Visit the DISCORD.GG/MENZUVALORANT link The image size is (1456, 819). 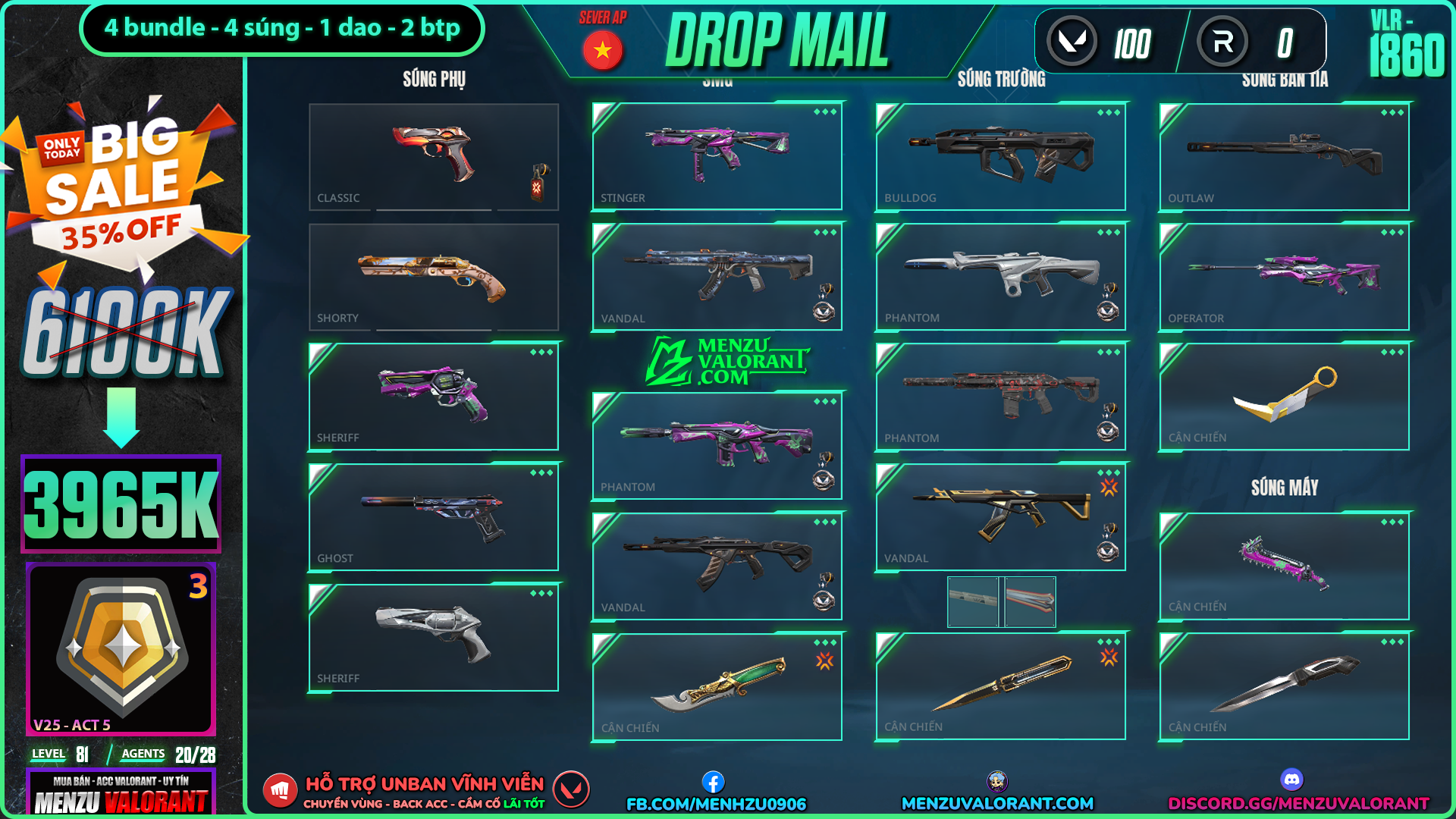click(1298, 803)
